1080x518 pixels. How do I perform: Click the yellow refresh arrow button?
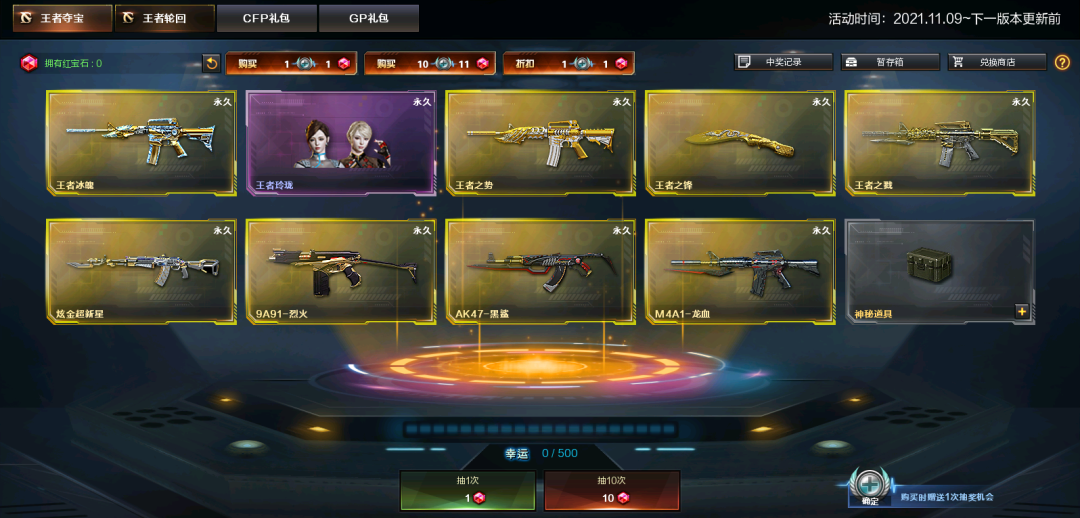tap(211, 63)
